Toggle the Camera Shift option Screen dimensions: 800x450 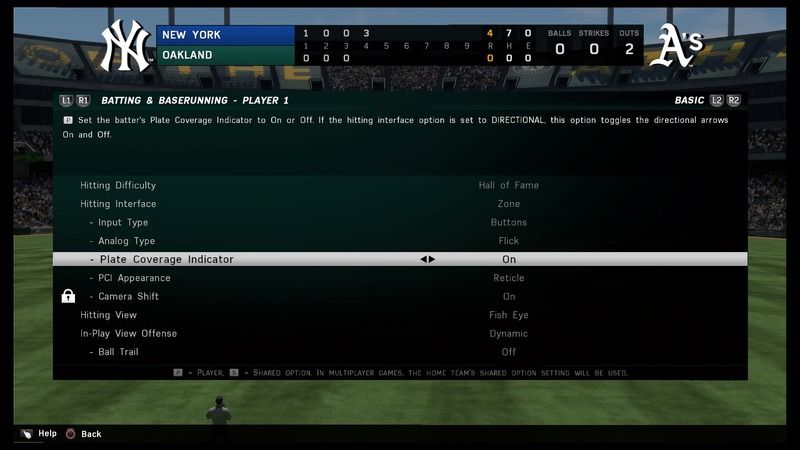click(128, 297)
